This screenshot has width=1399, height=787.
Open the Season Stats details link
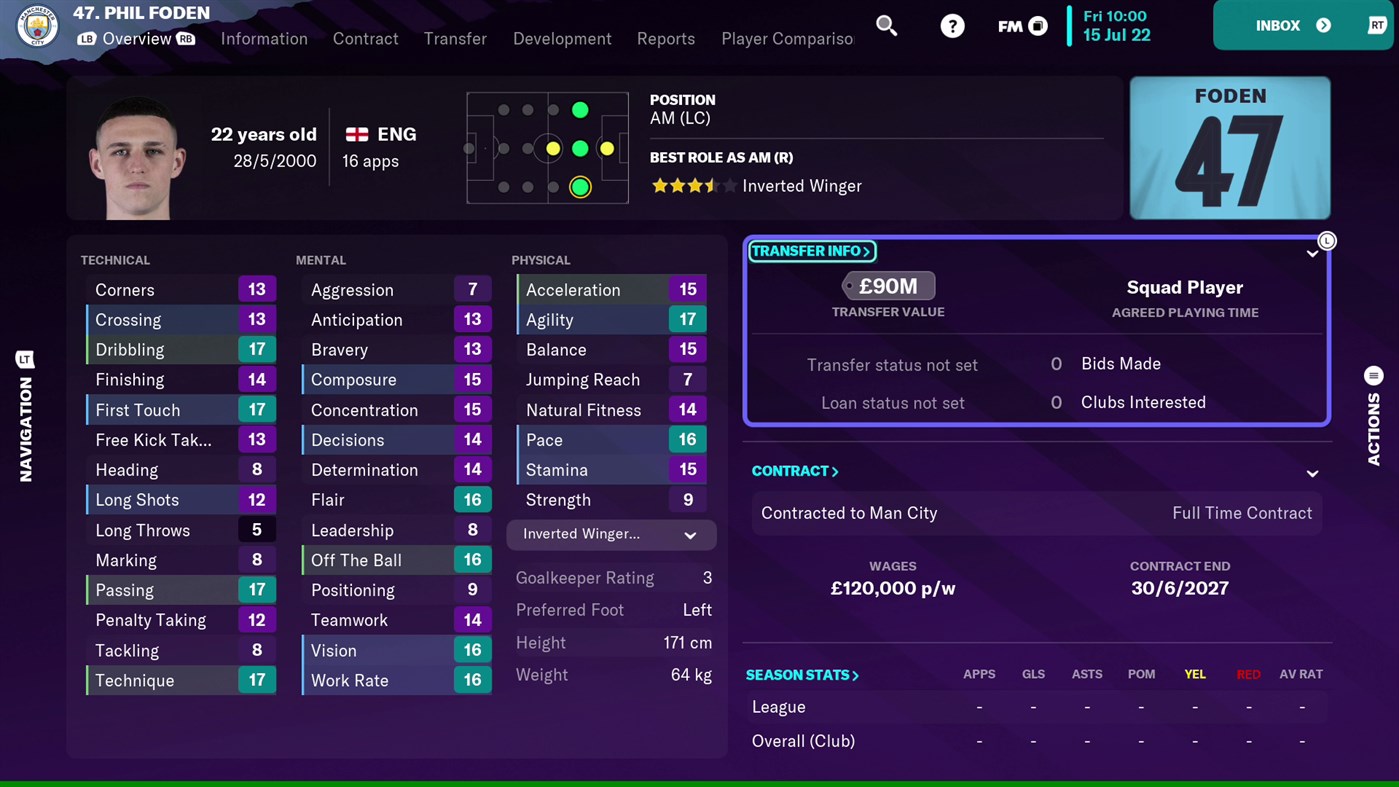(801, 675)
